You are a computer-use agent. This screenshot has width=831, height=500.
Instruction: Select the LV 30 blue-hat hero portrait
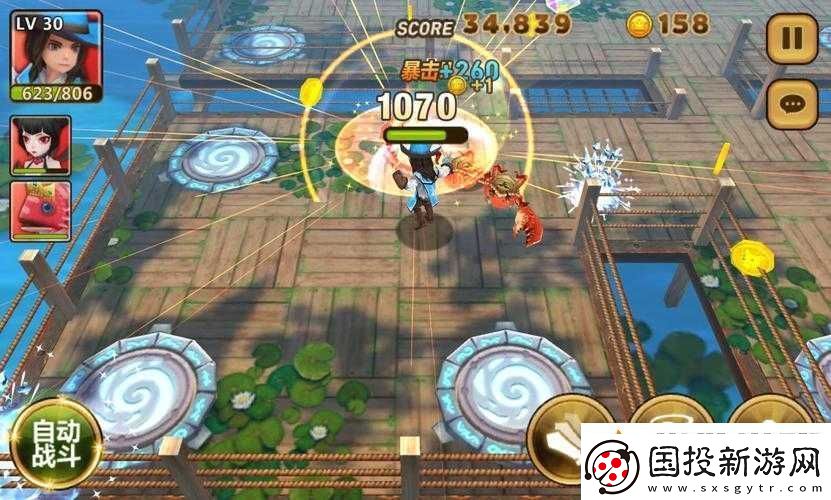57,50
